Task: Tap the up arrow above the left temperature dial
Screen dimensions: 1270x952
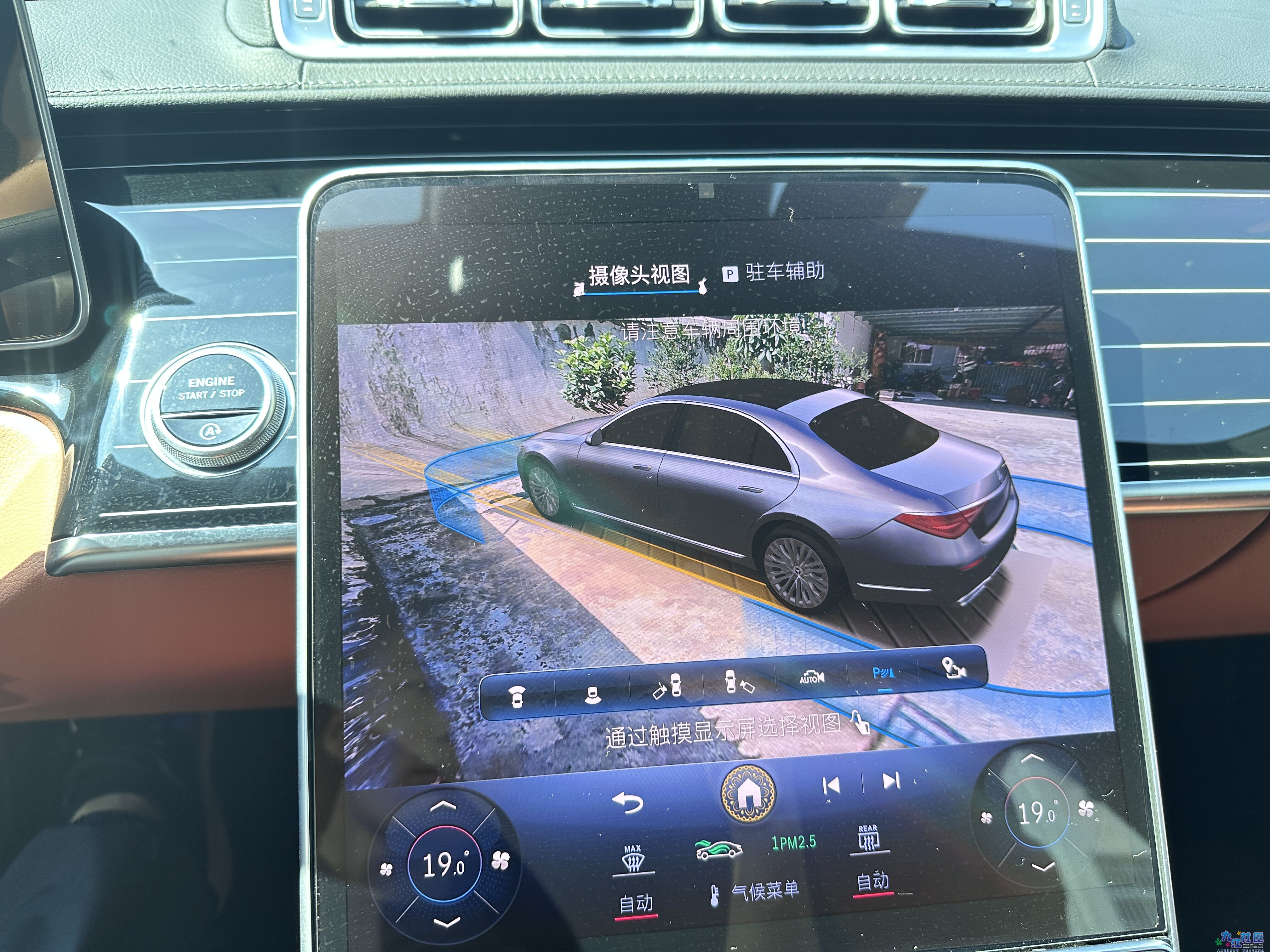Action: click(x=443, y=805)
